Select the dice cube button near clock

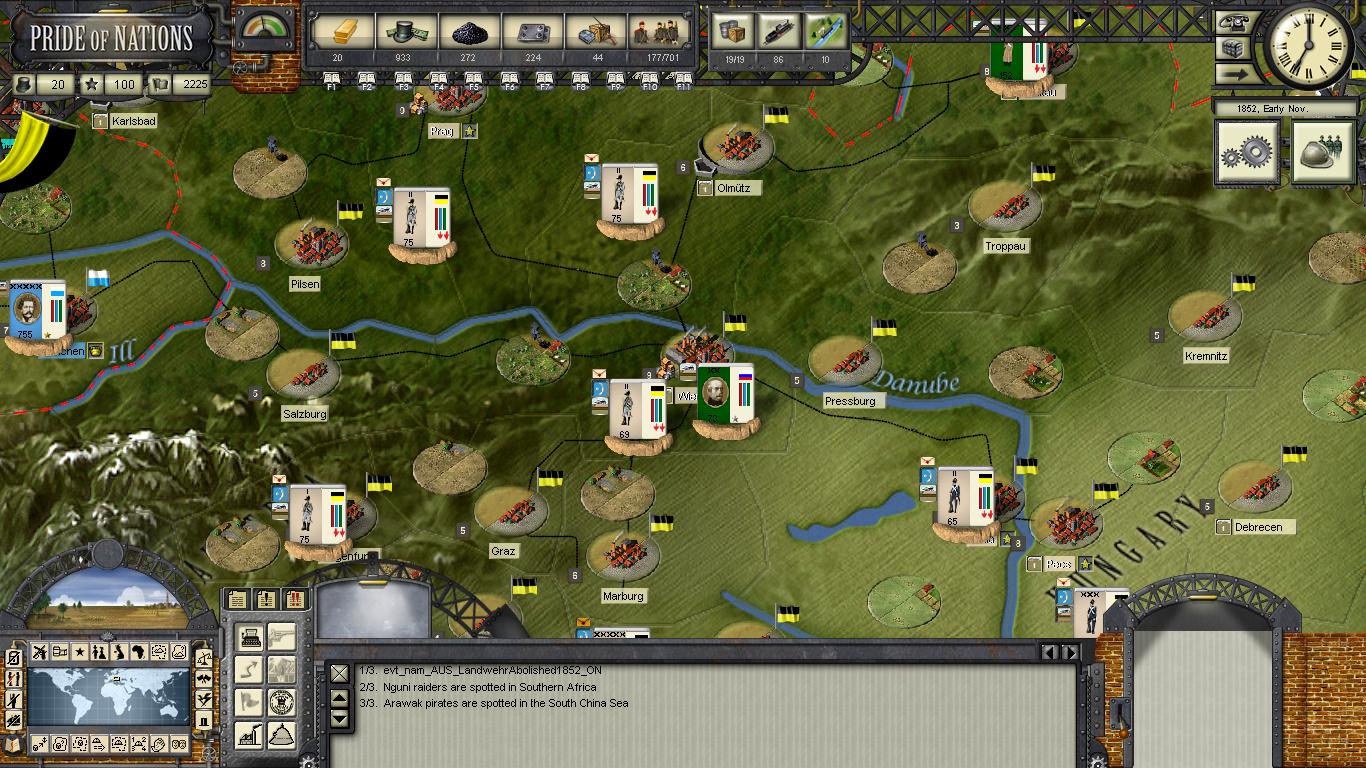(x=1231, y=48)
